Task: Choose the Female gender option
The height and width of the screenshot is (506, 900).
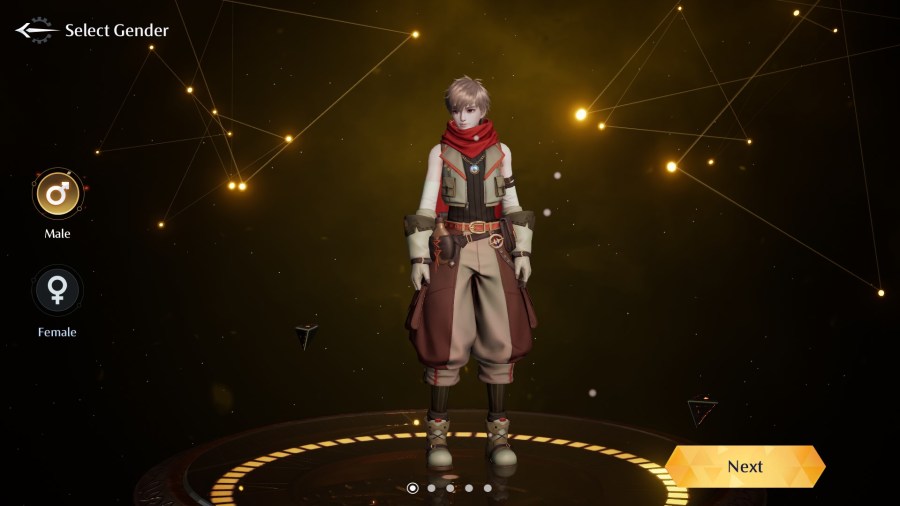Action: tap(57, 291)
